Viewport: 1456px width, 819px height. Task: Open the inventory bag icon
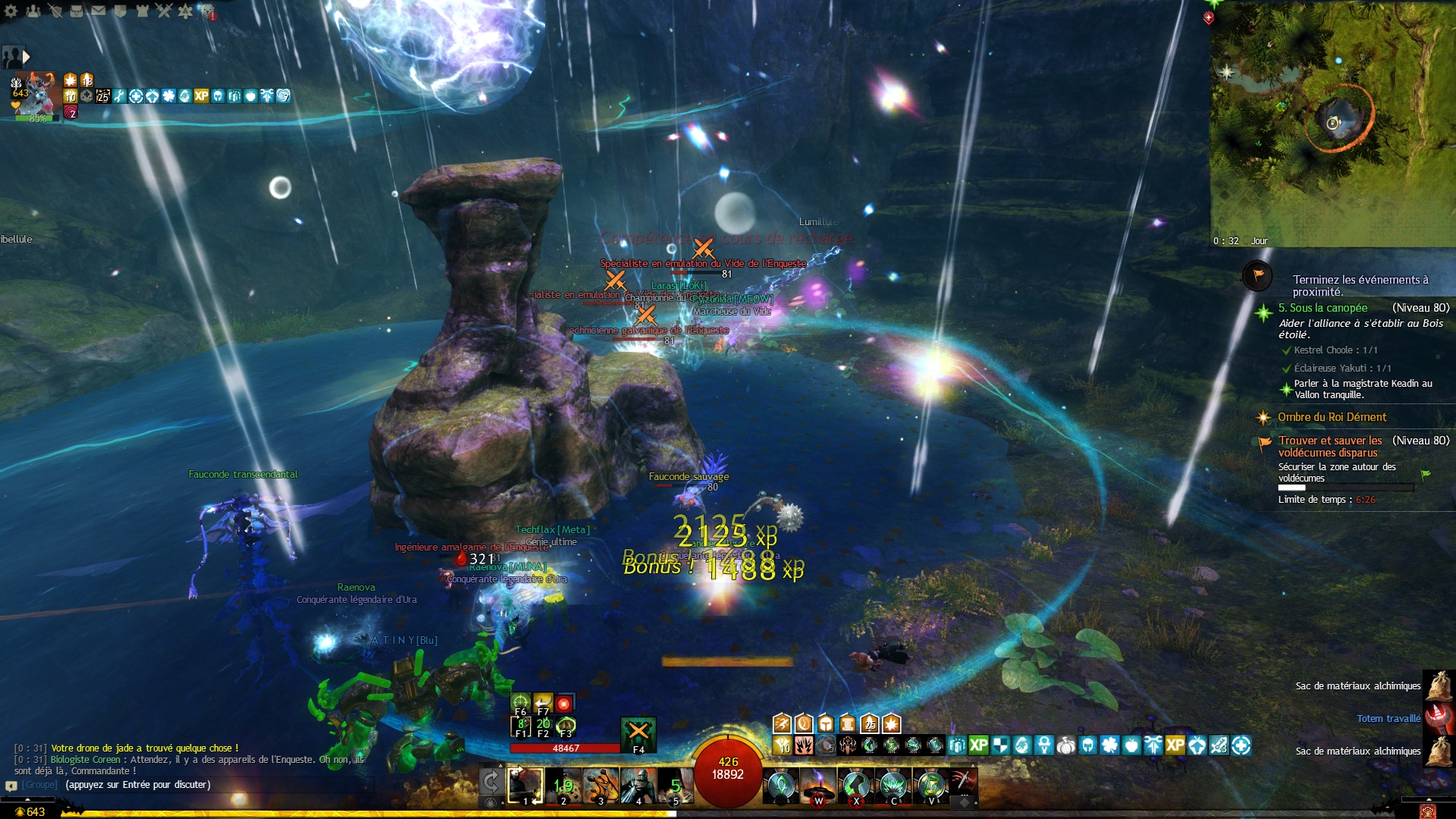[77, 11]
